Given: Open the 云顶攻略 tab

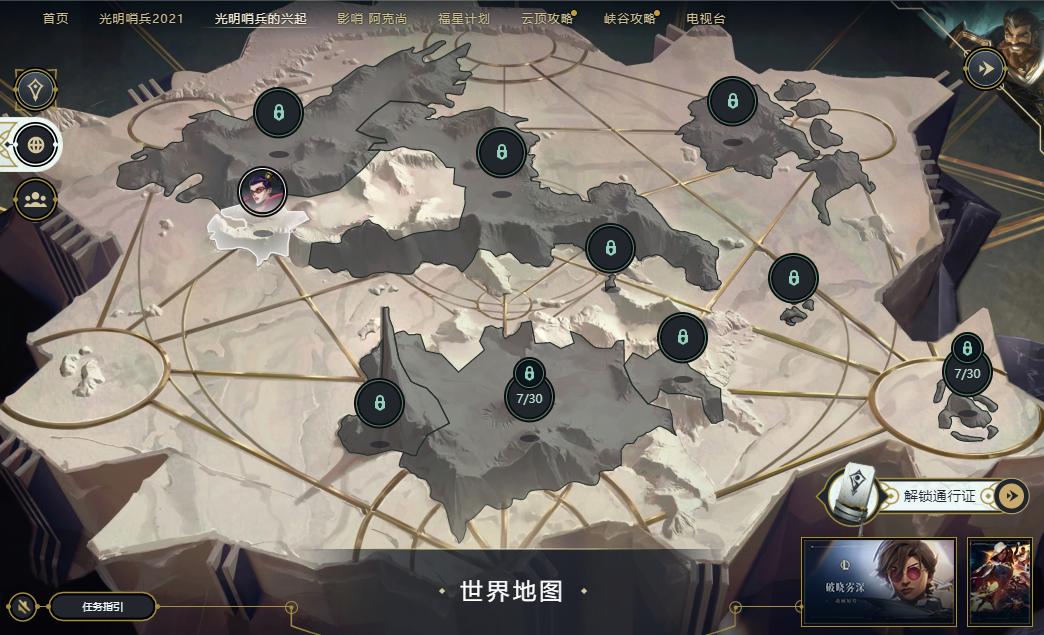Looking at the screenshot, I should tap(547, 19).
